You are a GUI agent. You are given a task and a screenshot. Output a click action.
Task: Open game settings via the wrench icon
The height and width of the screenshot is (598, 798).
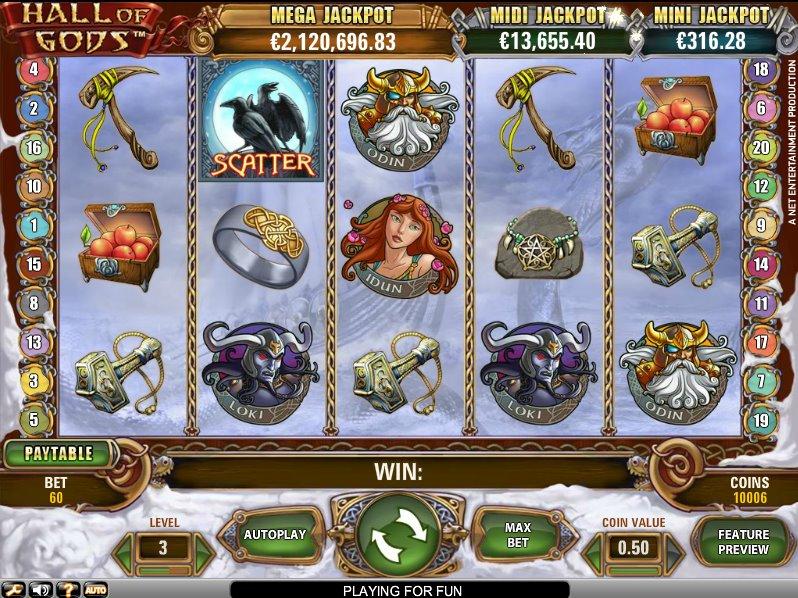[x=14, y=589]
